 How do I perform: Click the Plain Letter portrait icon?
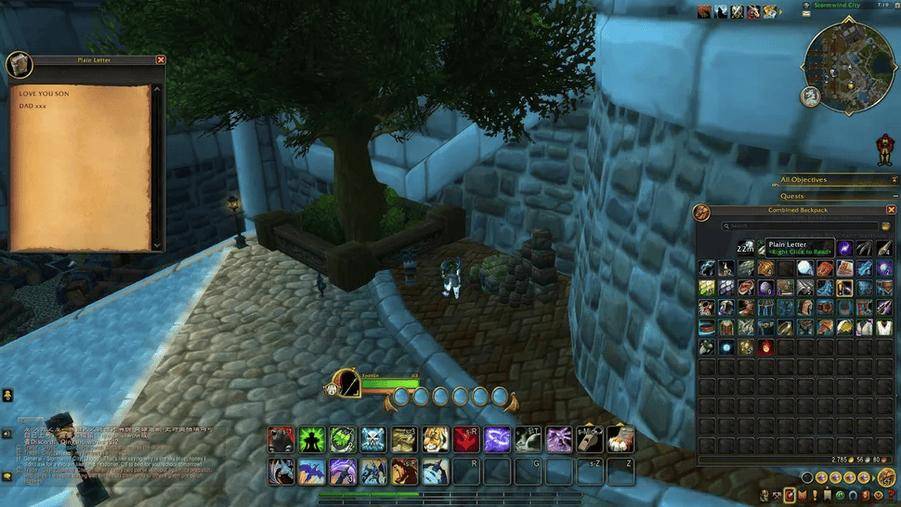pos(19,65)
